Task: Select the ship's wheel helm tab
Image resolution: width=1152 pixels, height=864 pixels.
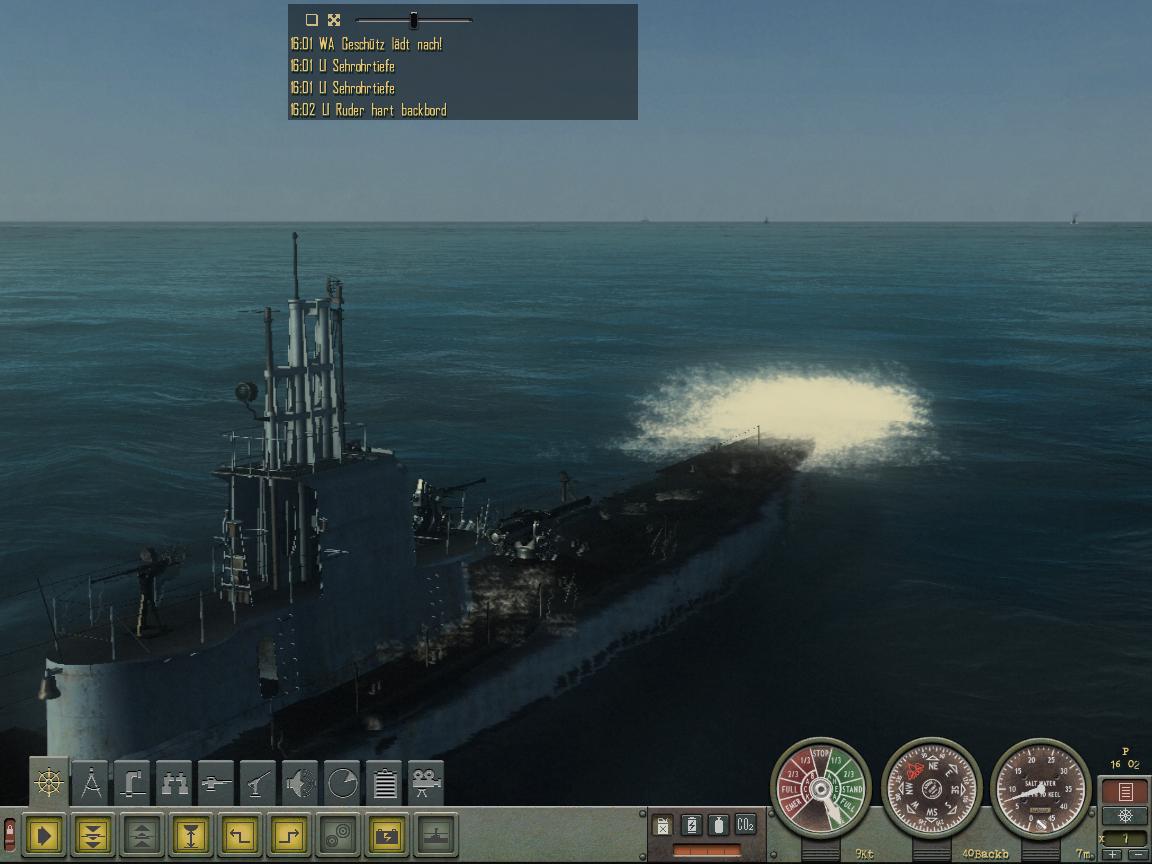Action: (x=49, y=782)
